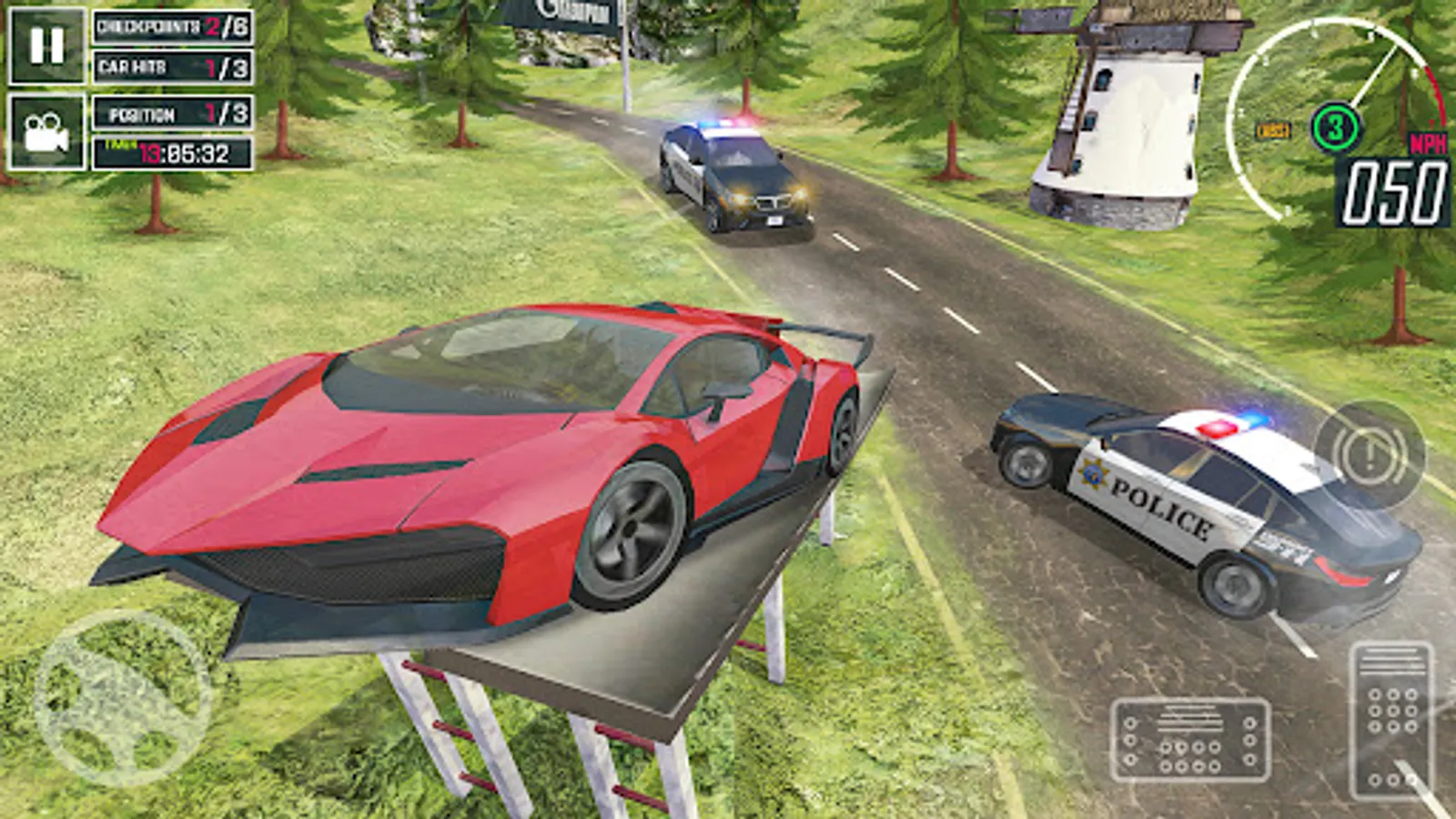Tap the CHECKPOINTS 2/6 counter
The width and height of the screenshot is (1456, 819).
[169, 27]
